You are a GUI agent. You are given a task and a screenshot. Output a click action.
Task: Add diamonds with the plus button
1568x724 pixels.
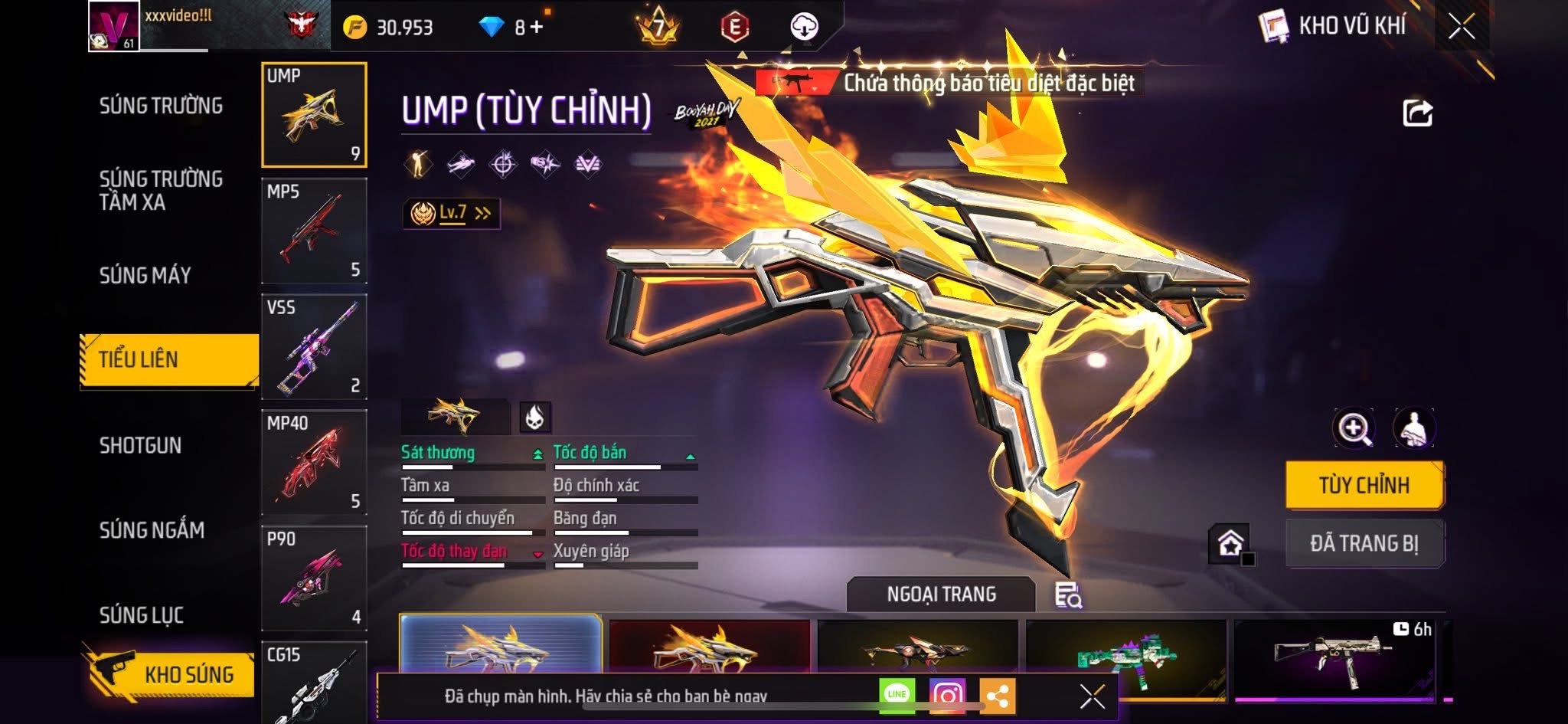(x=536, y=28)
